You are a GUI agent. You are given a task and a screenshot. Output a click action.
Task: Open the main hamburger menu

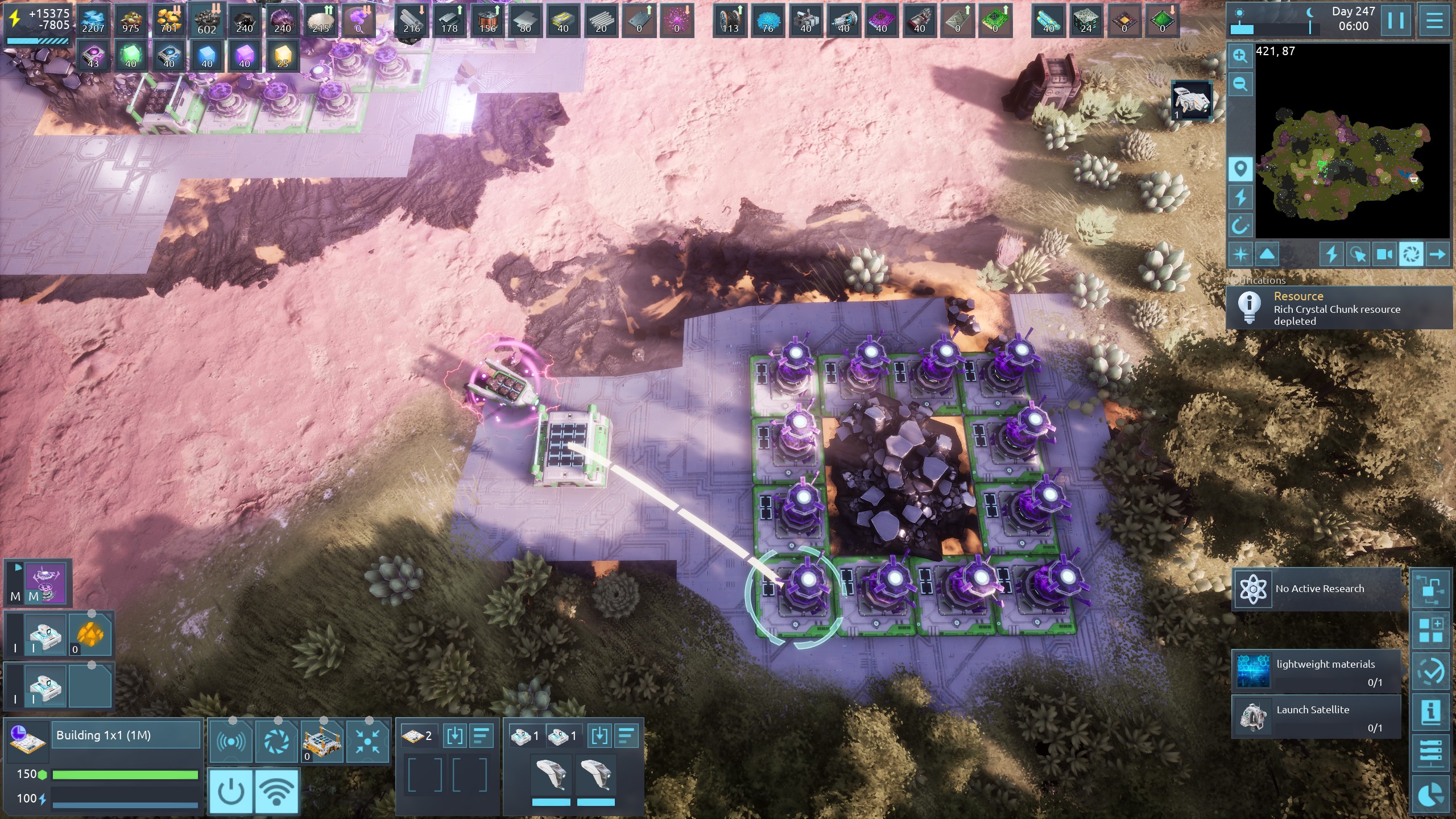[x=1434, y=21]
